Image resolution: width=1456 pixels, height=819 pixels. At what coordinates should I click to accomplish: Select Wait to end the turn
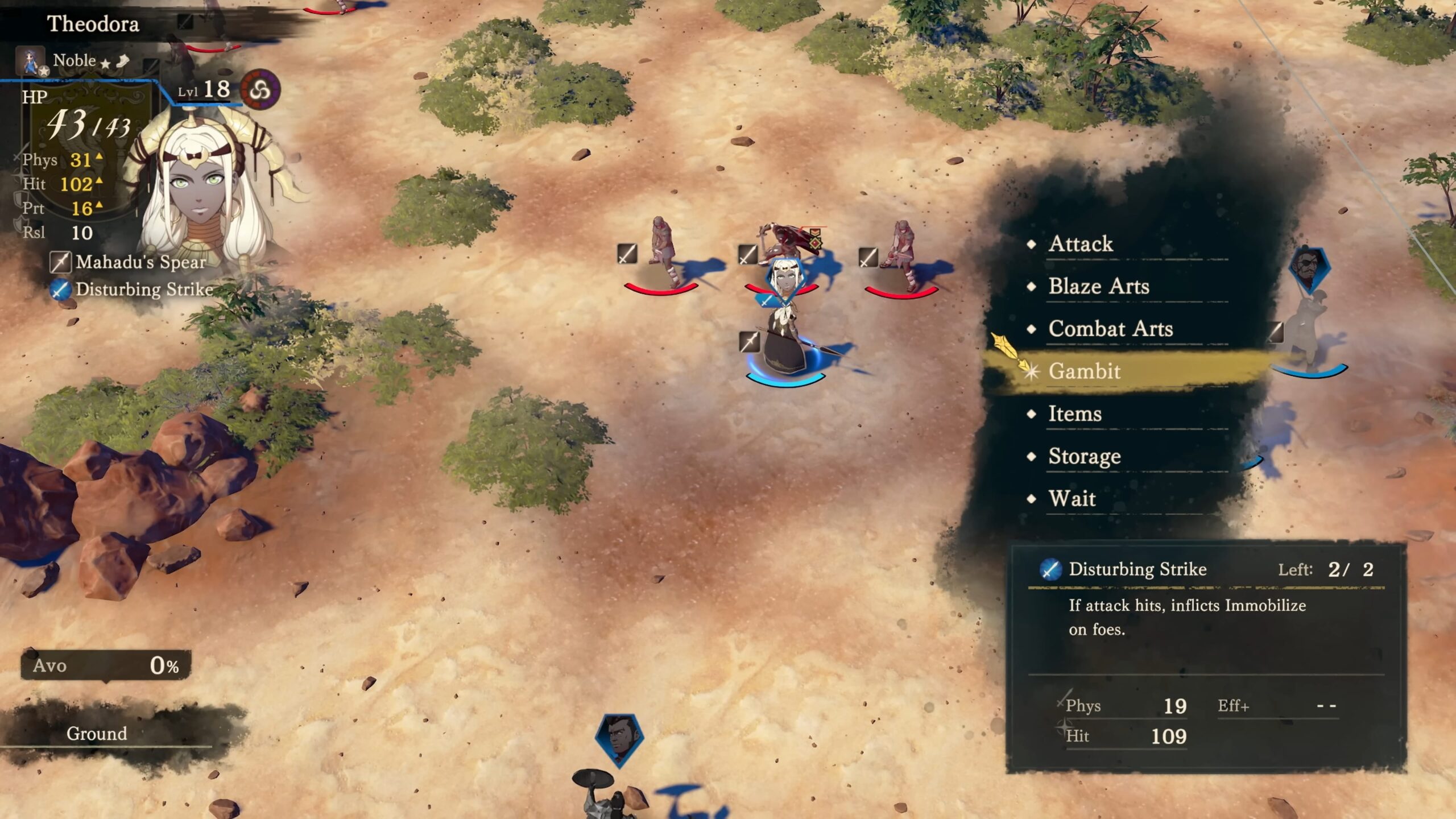1072,499
